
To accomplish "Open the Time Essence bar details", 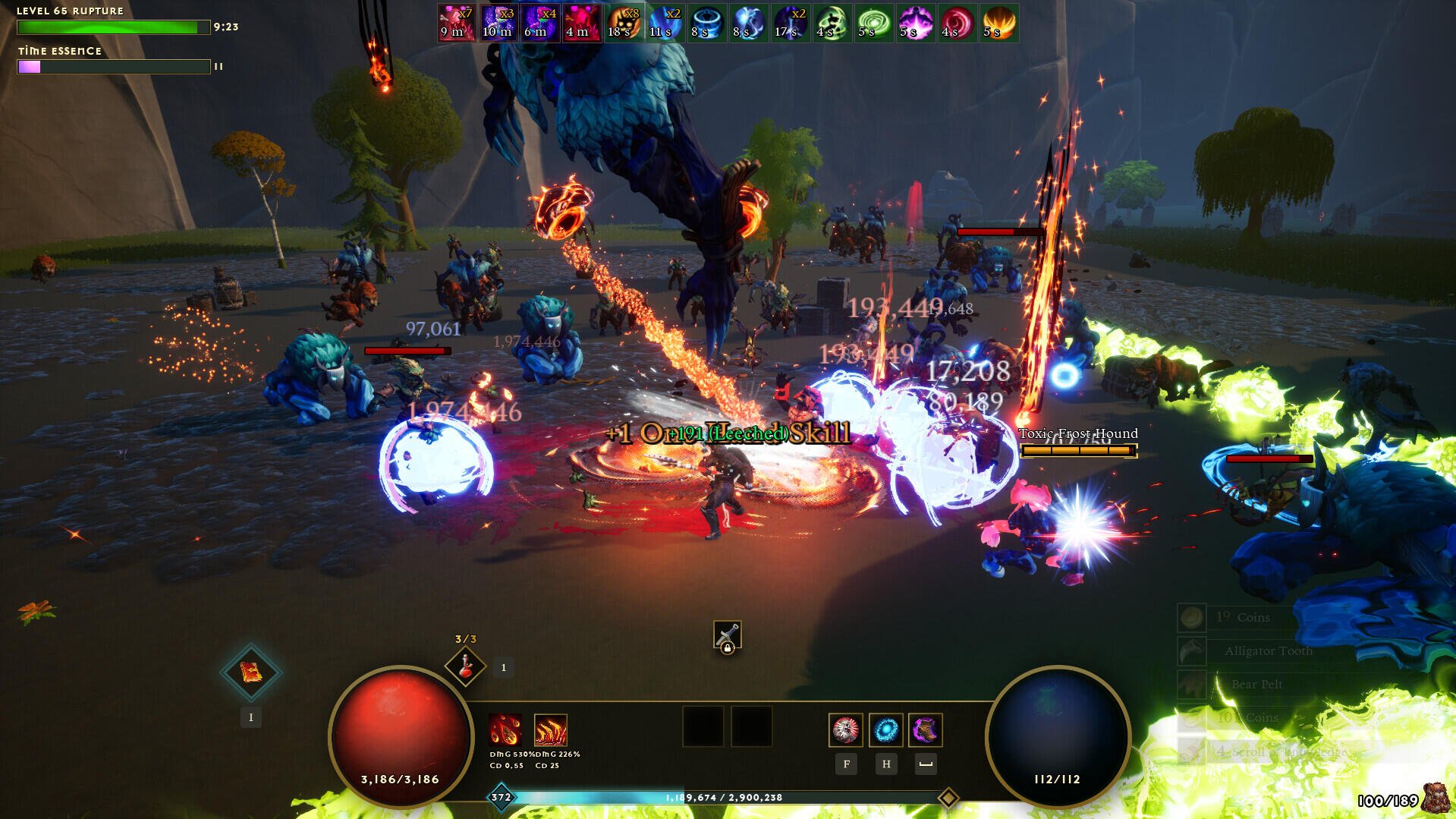I will pyautogui.click(x=112, y=66).
